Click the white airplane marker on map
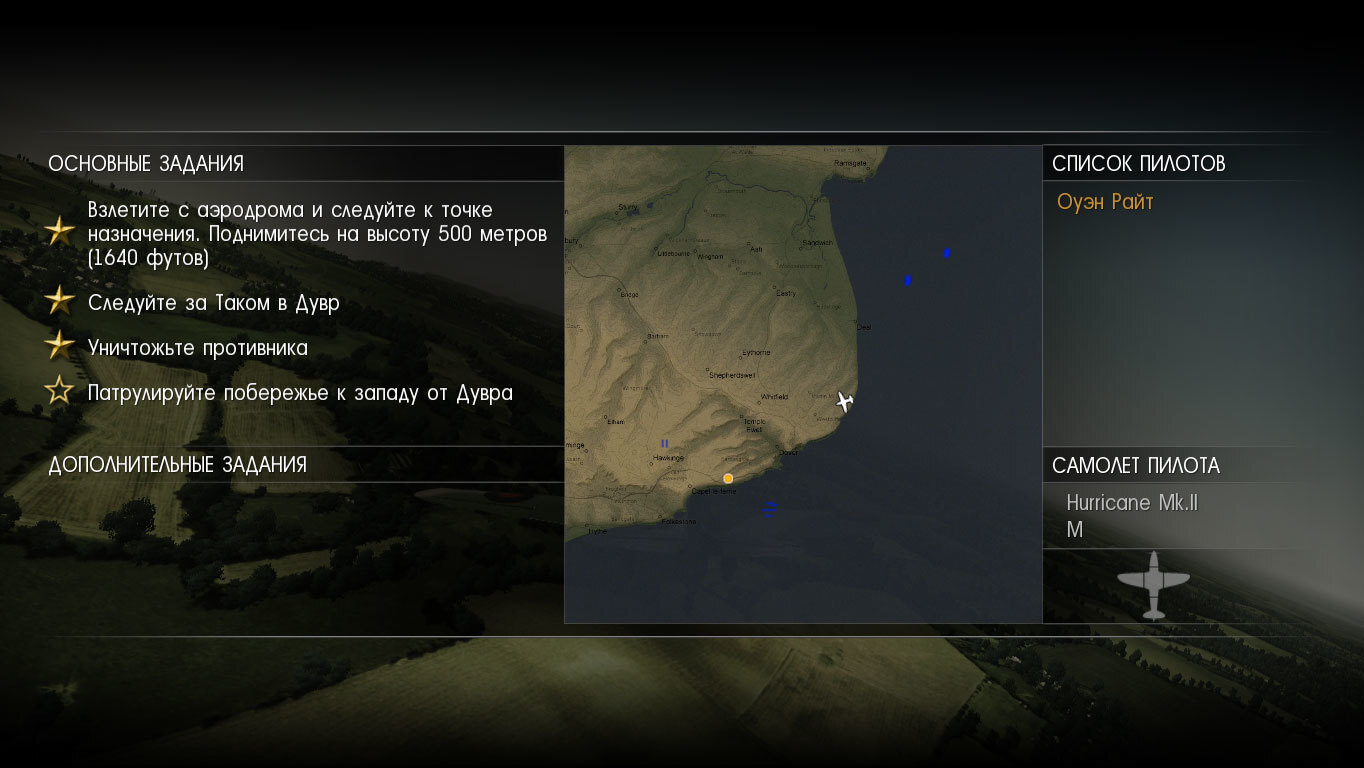Image resolution: width=1364 pixels, height=768 pixels. tap(845, 401)
